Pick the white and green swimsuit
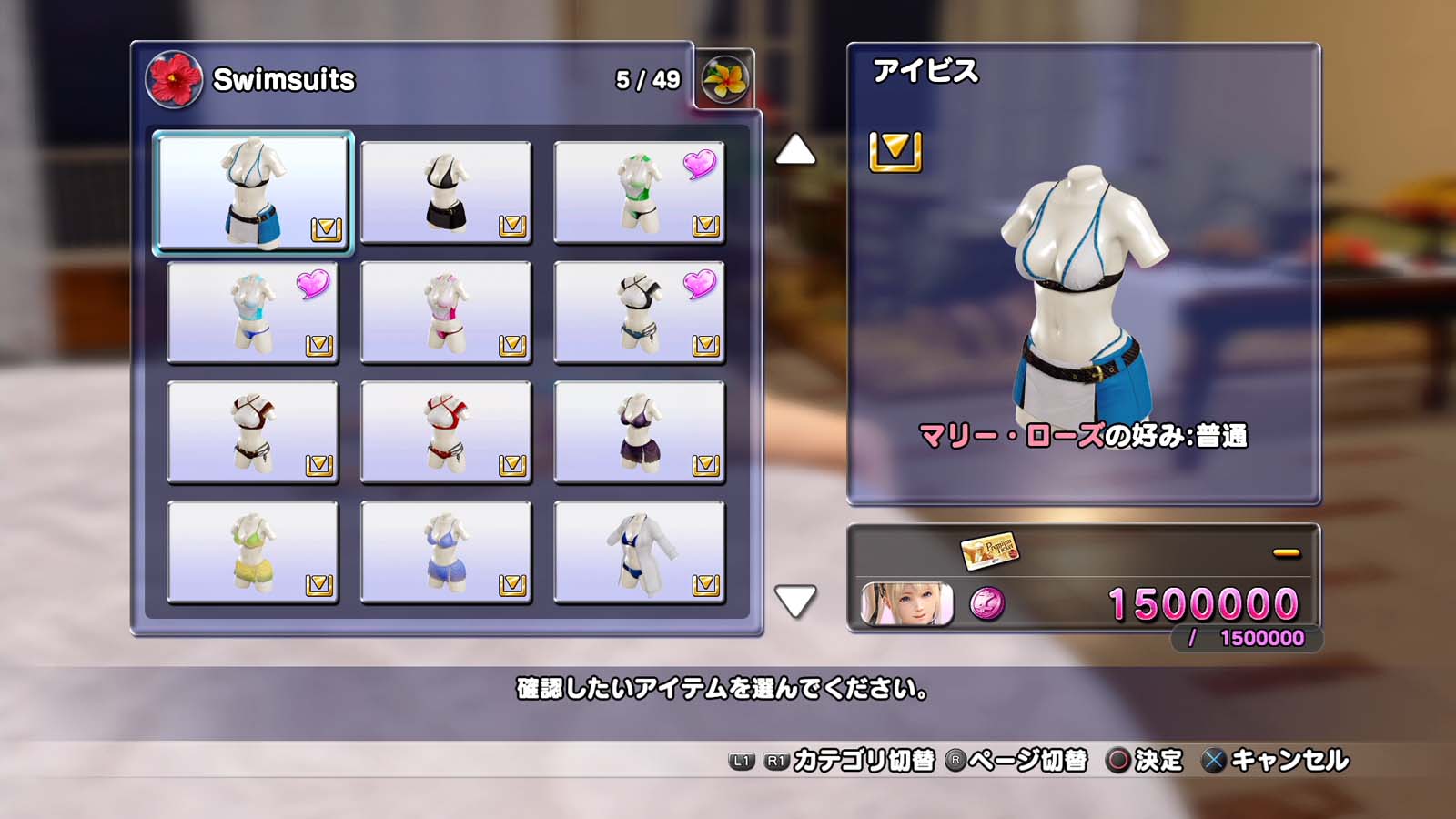The height and width of the screenshot is (819, 1456). (639, 192)
